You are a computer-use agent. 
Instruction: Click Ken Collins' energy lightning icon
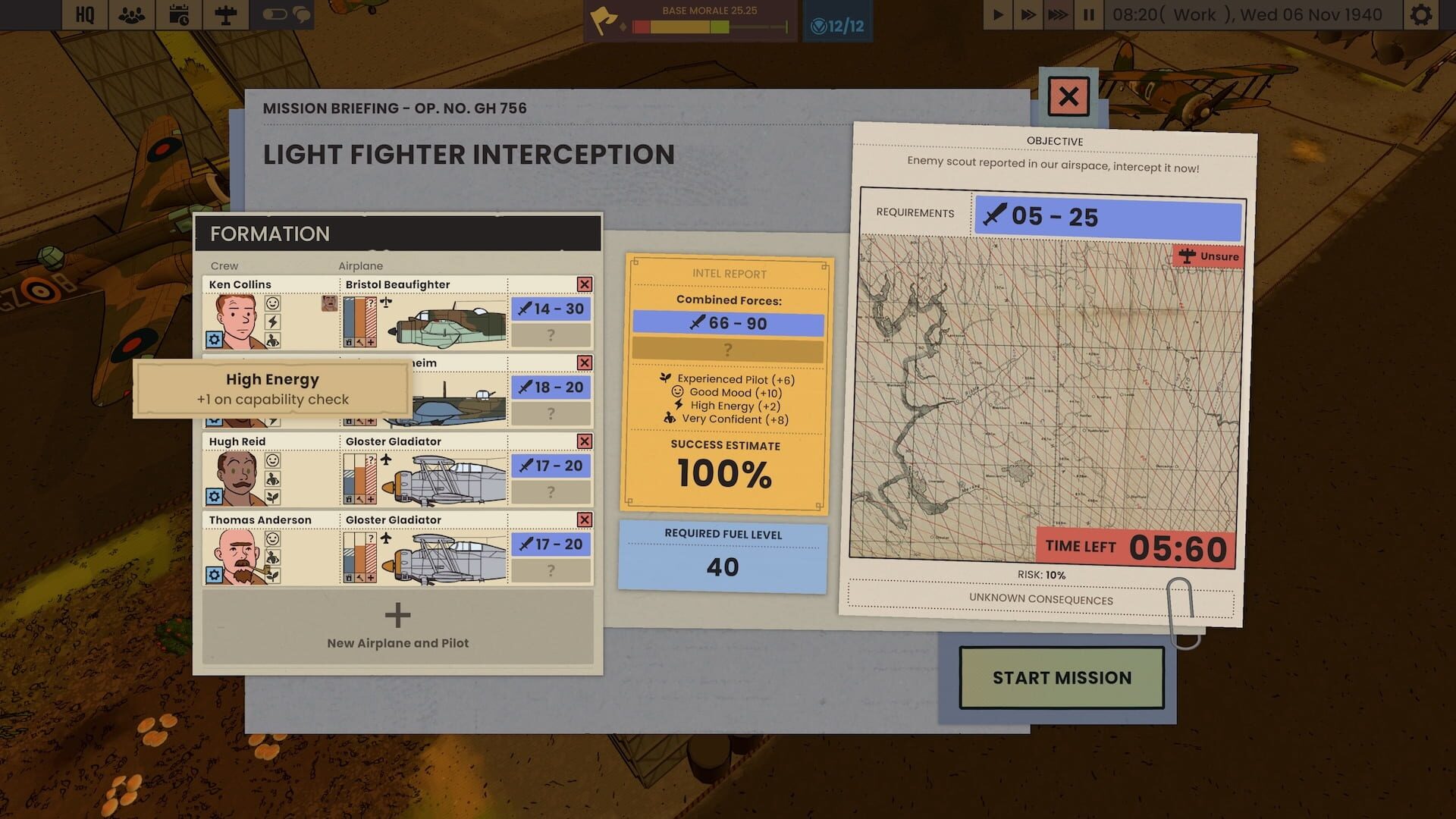273,322
